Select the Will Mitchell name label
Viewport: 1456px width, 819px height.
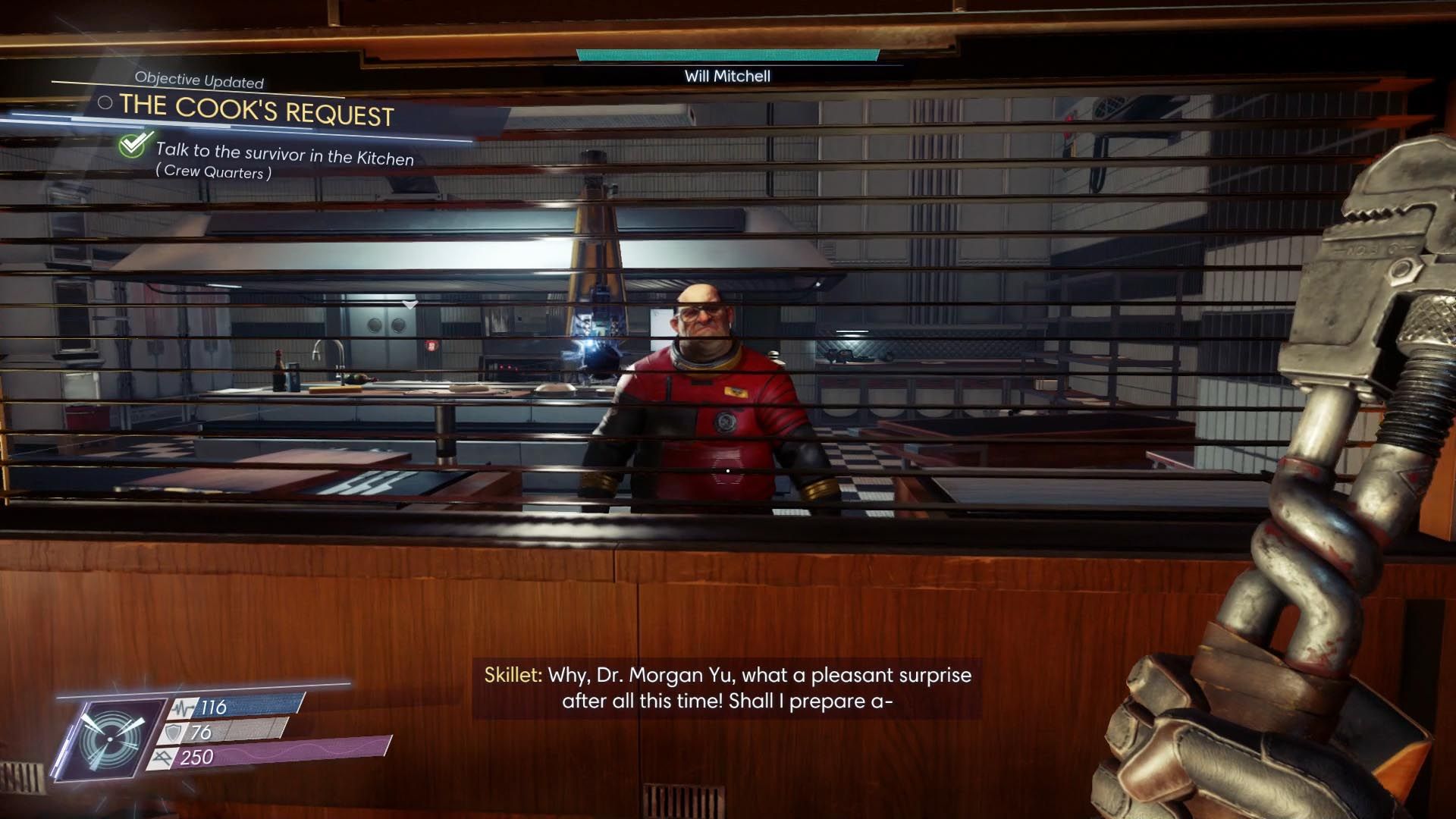point(727,77)
